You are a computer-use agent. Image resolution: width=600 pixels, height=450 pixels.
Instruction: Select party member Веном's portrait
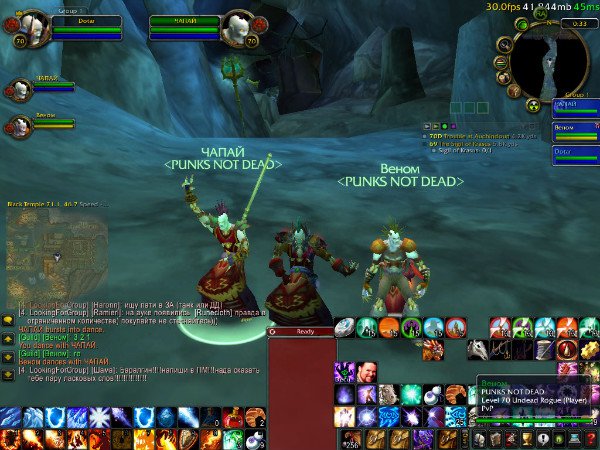click(19, 125)
